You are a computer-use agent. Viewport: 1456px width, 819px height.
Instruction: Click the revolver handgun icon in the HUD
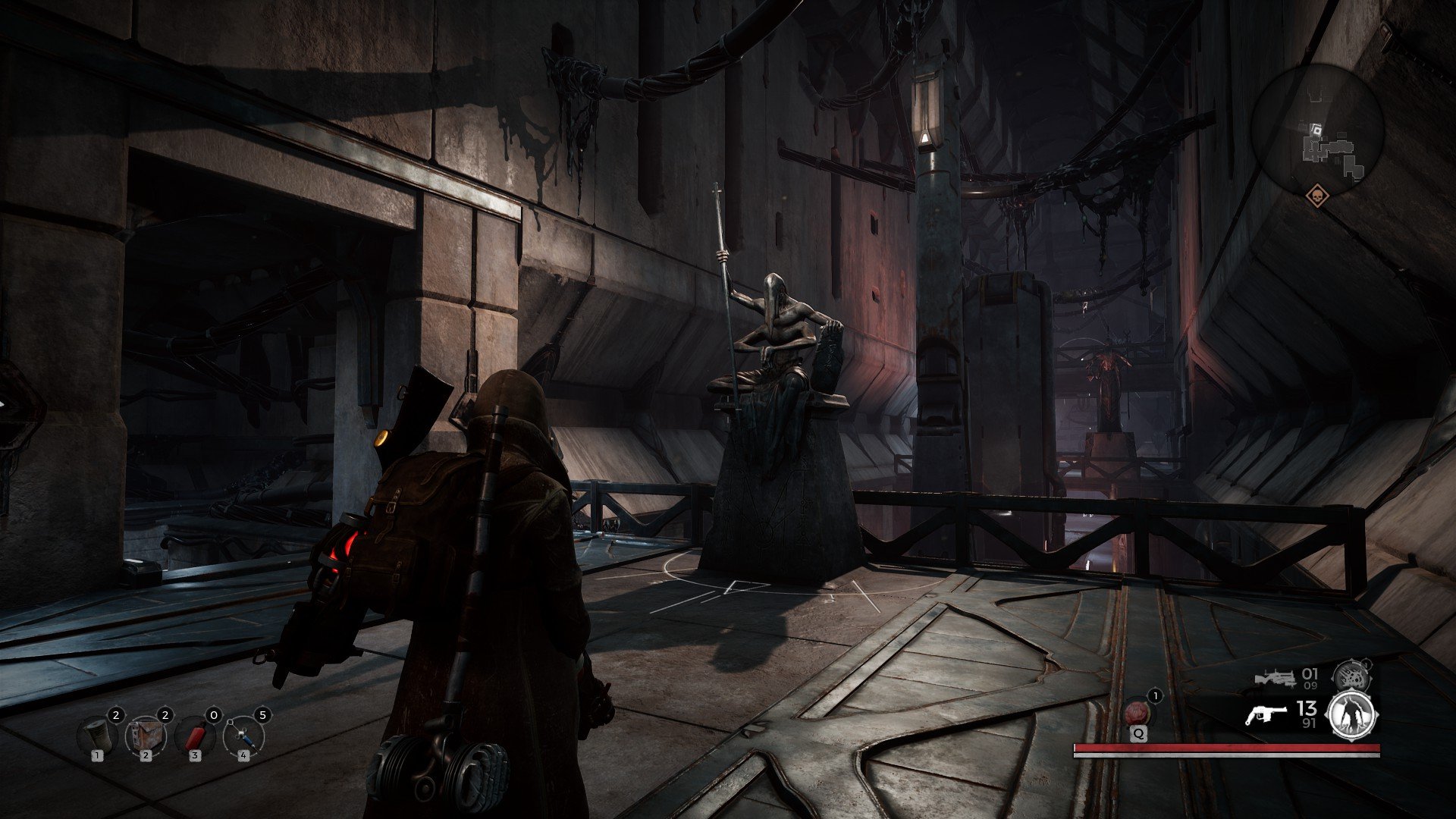coord(1267,714)
